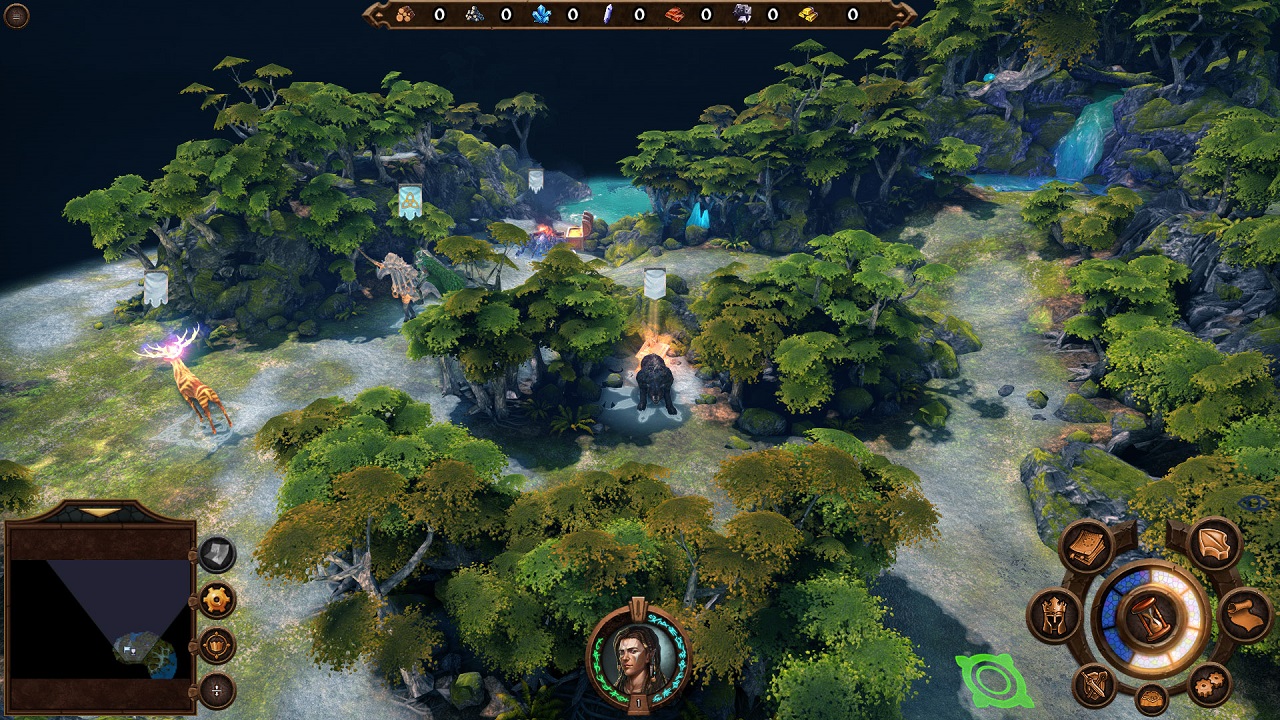Toggle the grey map layer button
Image resolution: width=1280 pixels, height=720 pixels.
(217, 554)
